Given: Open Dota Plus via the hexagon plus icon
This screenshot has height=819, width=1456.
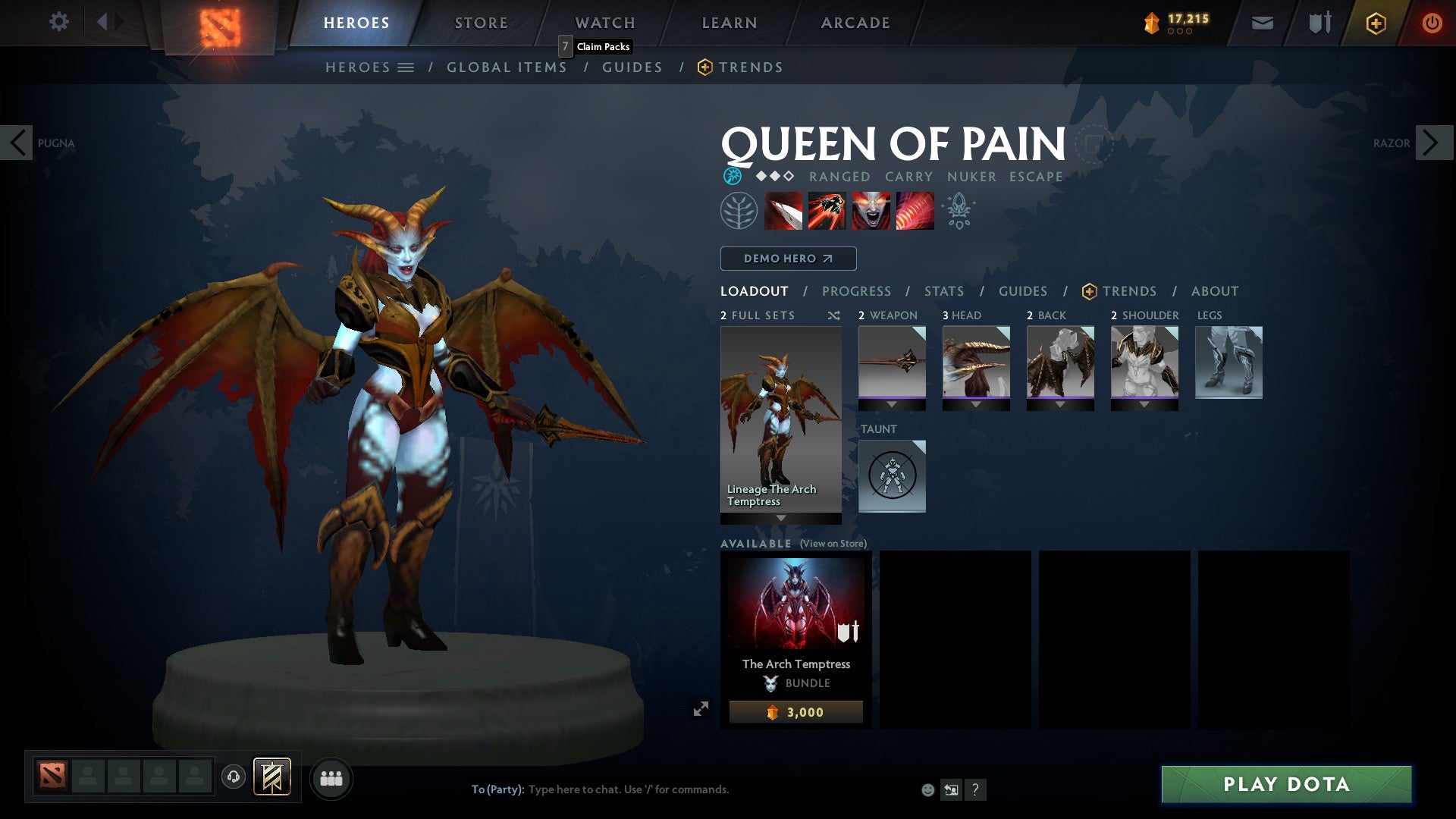Looking at the screenshot, I should point(1377,23).
